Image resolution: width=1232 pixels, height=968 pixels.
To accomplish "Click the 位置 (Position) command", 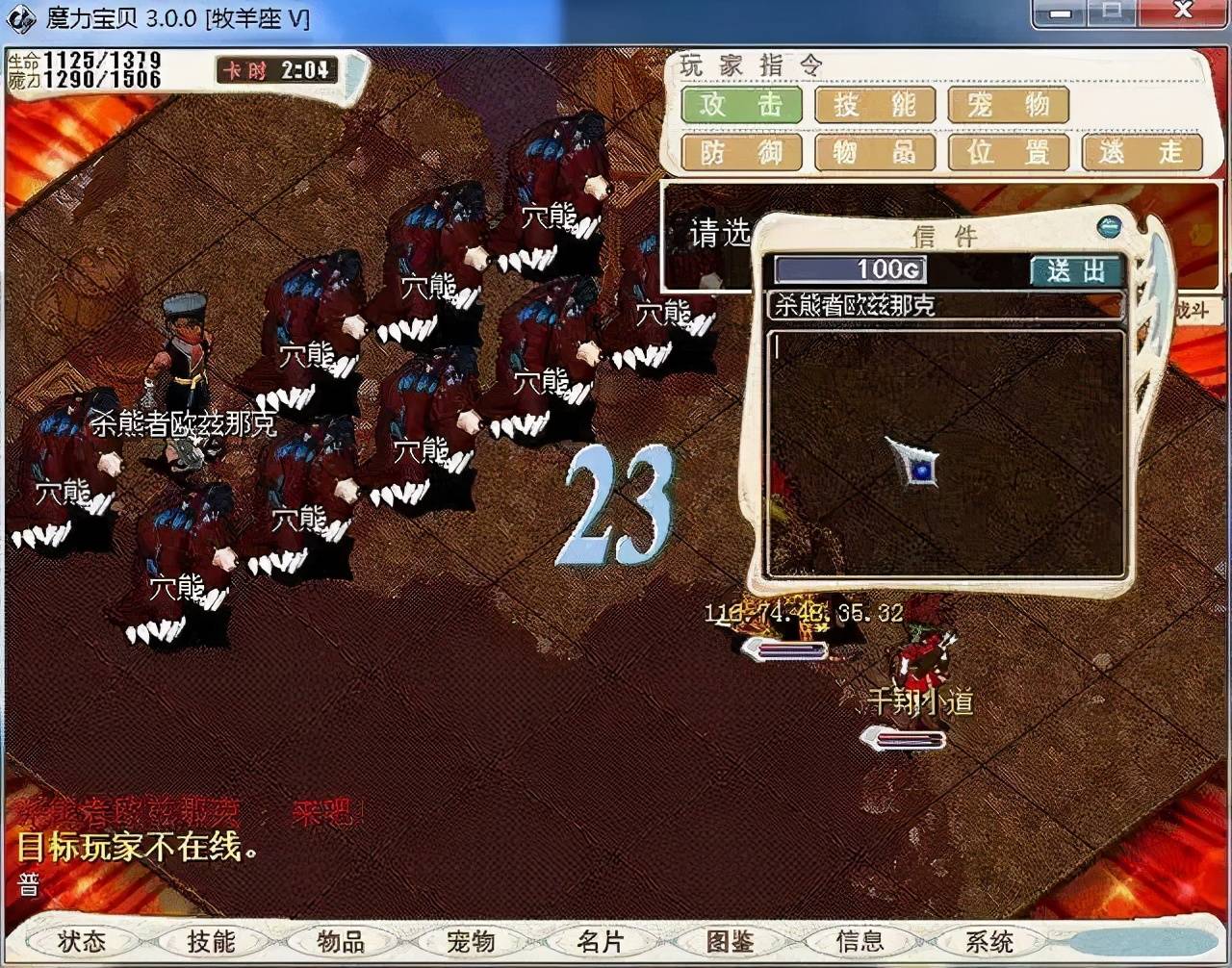I will click(1008, 152).
